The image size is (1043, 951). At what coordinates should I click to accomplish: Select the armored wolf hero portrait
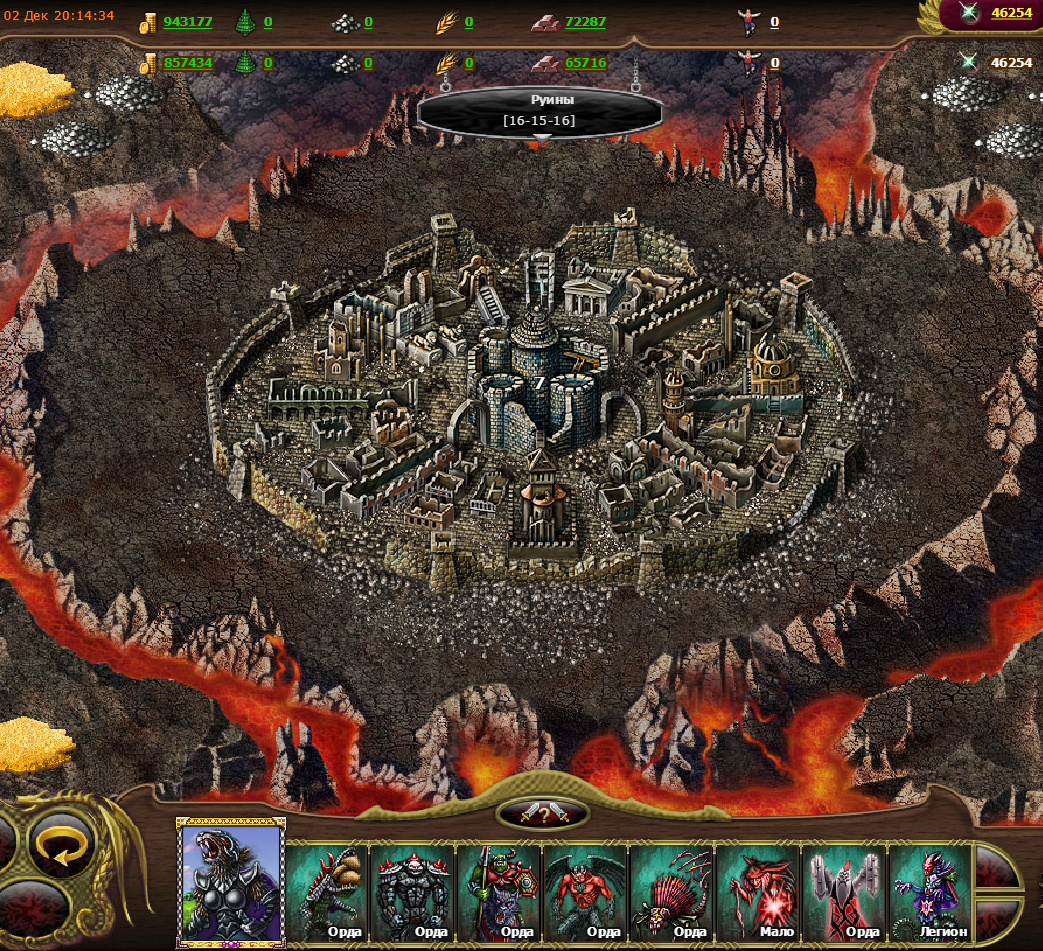tap(231, 882)
